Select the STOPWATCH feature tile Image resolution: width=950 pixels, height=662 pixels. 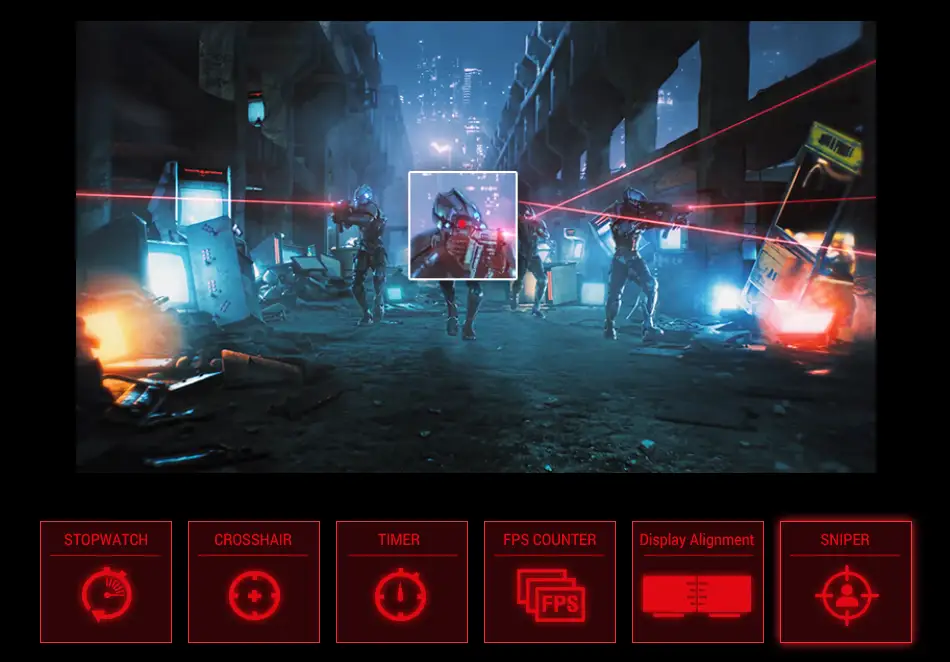[106, 581]
